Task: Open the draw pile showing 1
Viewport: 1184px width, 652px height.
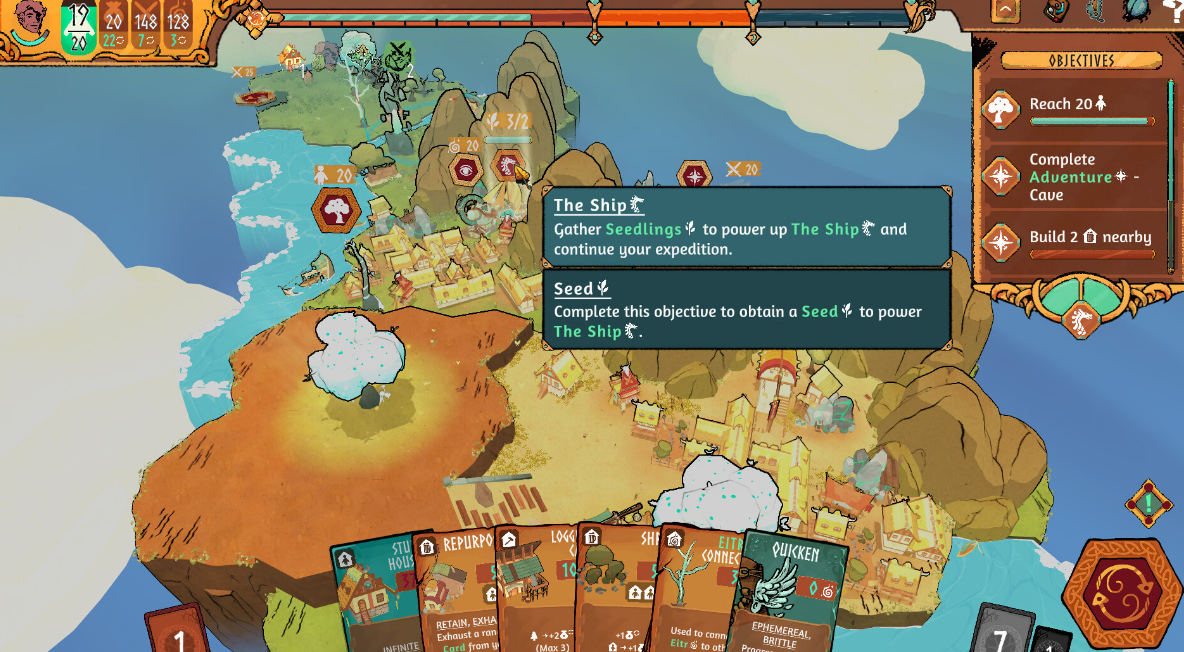Action: click(x=180, y=633)
